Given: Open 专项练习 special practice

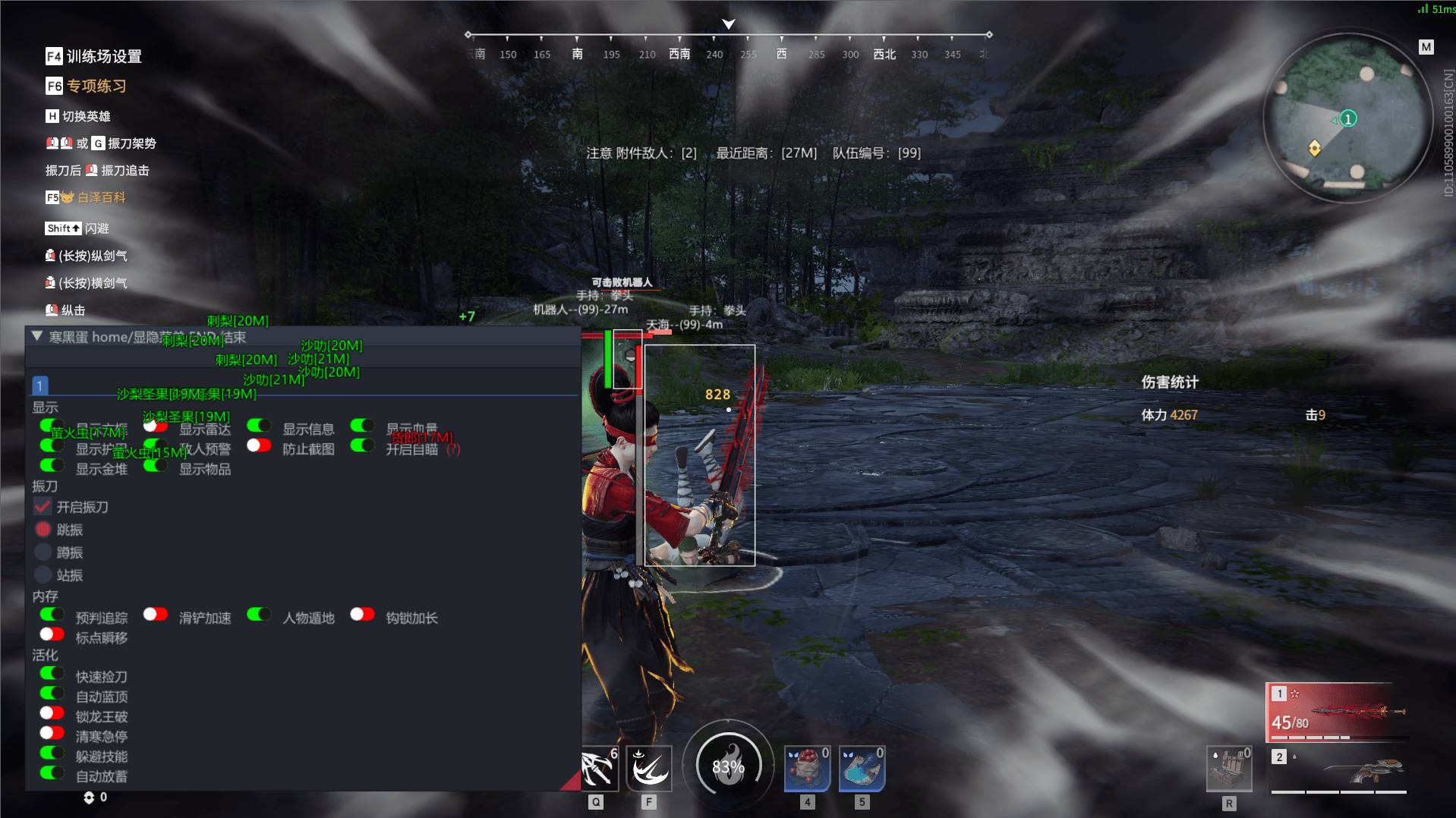Looking at the screenshot, I should click(87, 86).
